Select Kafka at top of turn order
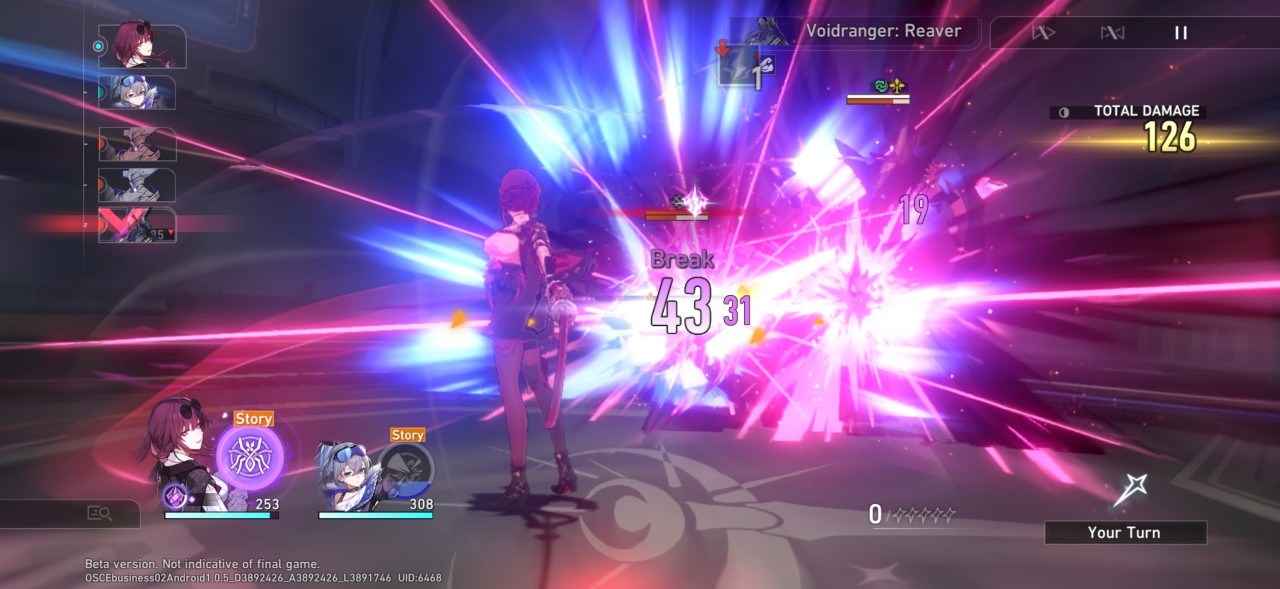The width and height of the screenshot is (1280, 589). pyautogui.click(x=141, y=45)
